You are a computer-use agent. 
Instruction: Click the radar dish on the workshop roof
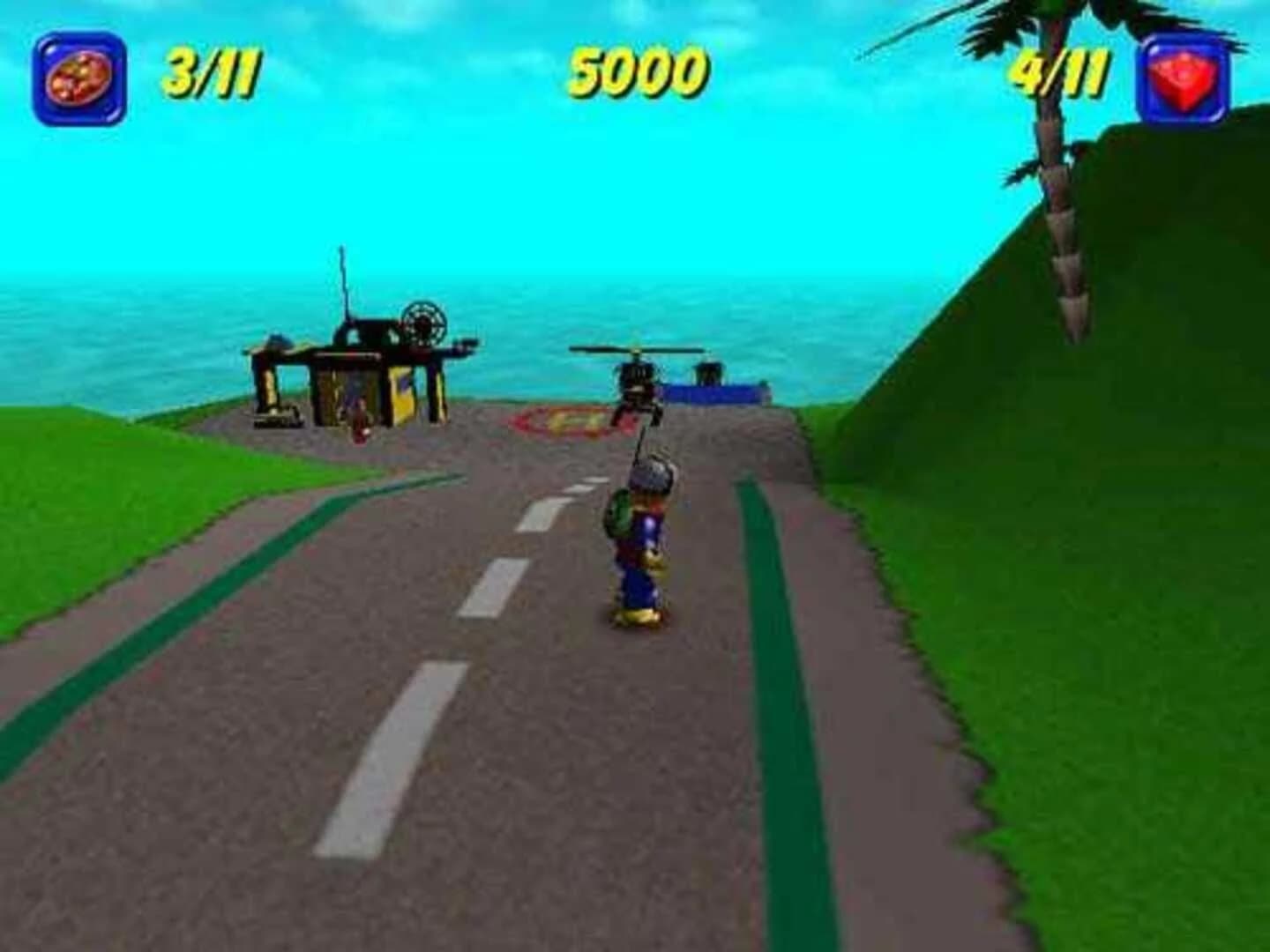click(423, 322)
